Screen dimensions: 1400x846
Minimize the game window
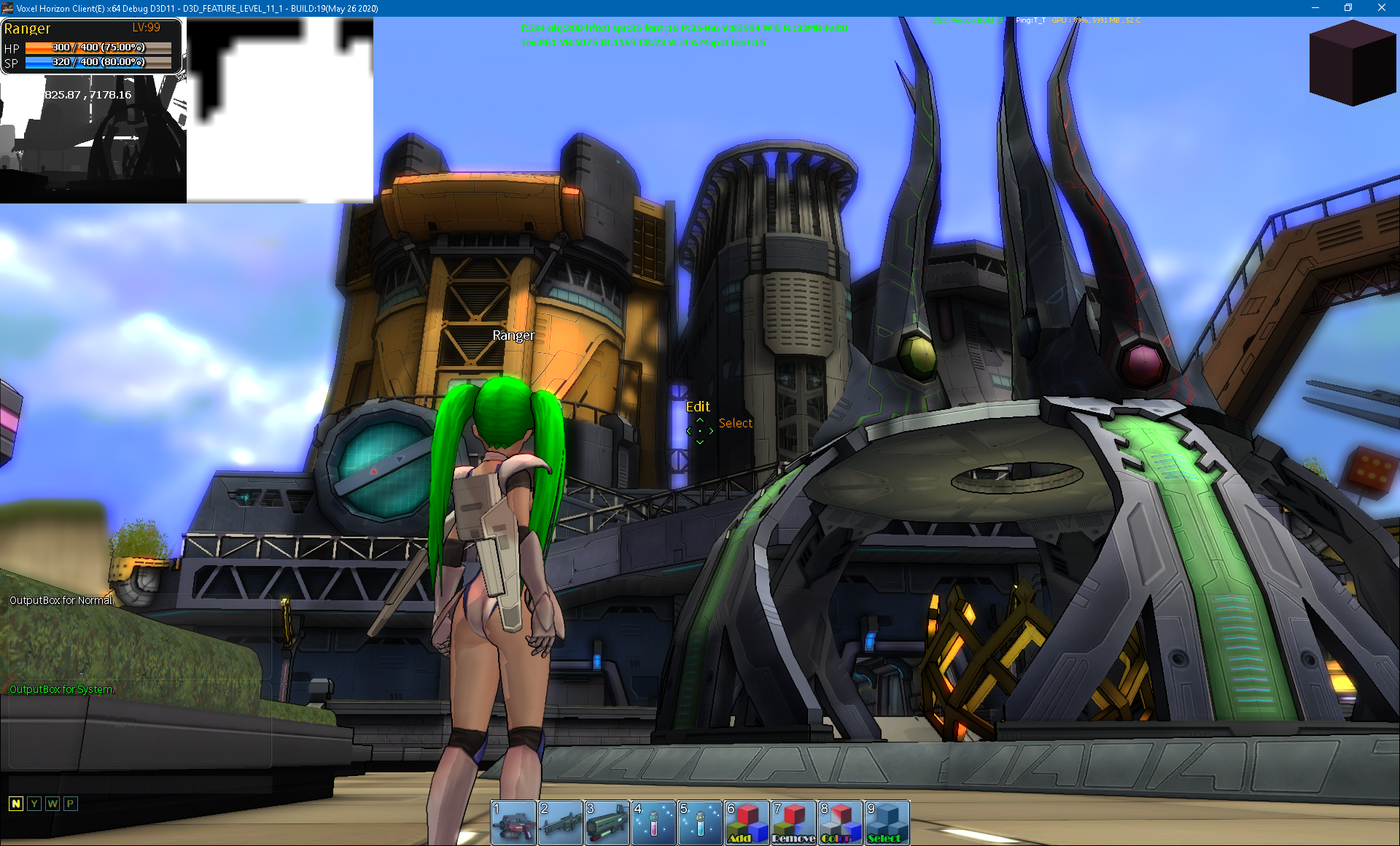click(x=1315, y=8)
